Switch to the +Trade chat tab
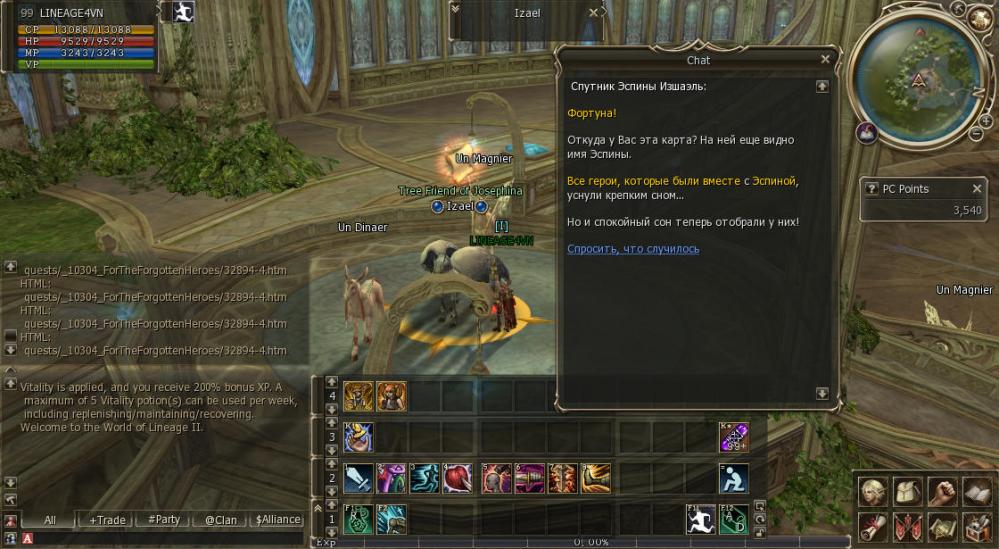 (107, 520)
